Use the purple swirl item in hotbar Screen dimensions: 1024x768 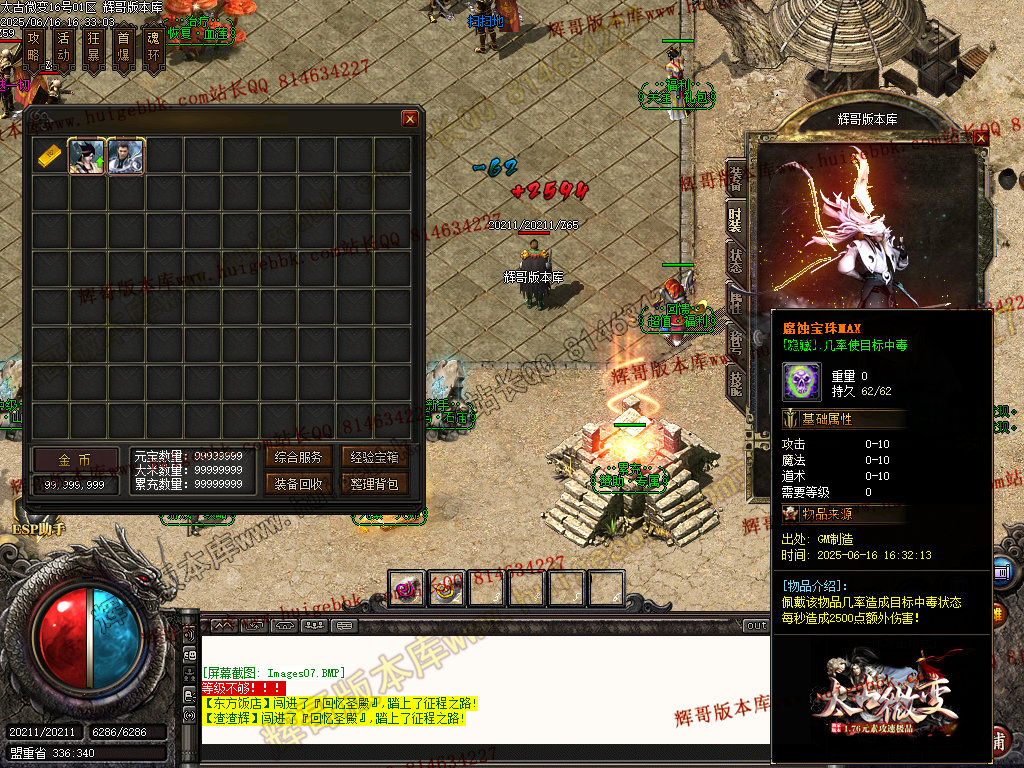[407, 589]
